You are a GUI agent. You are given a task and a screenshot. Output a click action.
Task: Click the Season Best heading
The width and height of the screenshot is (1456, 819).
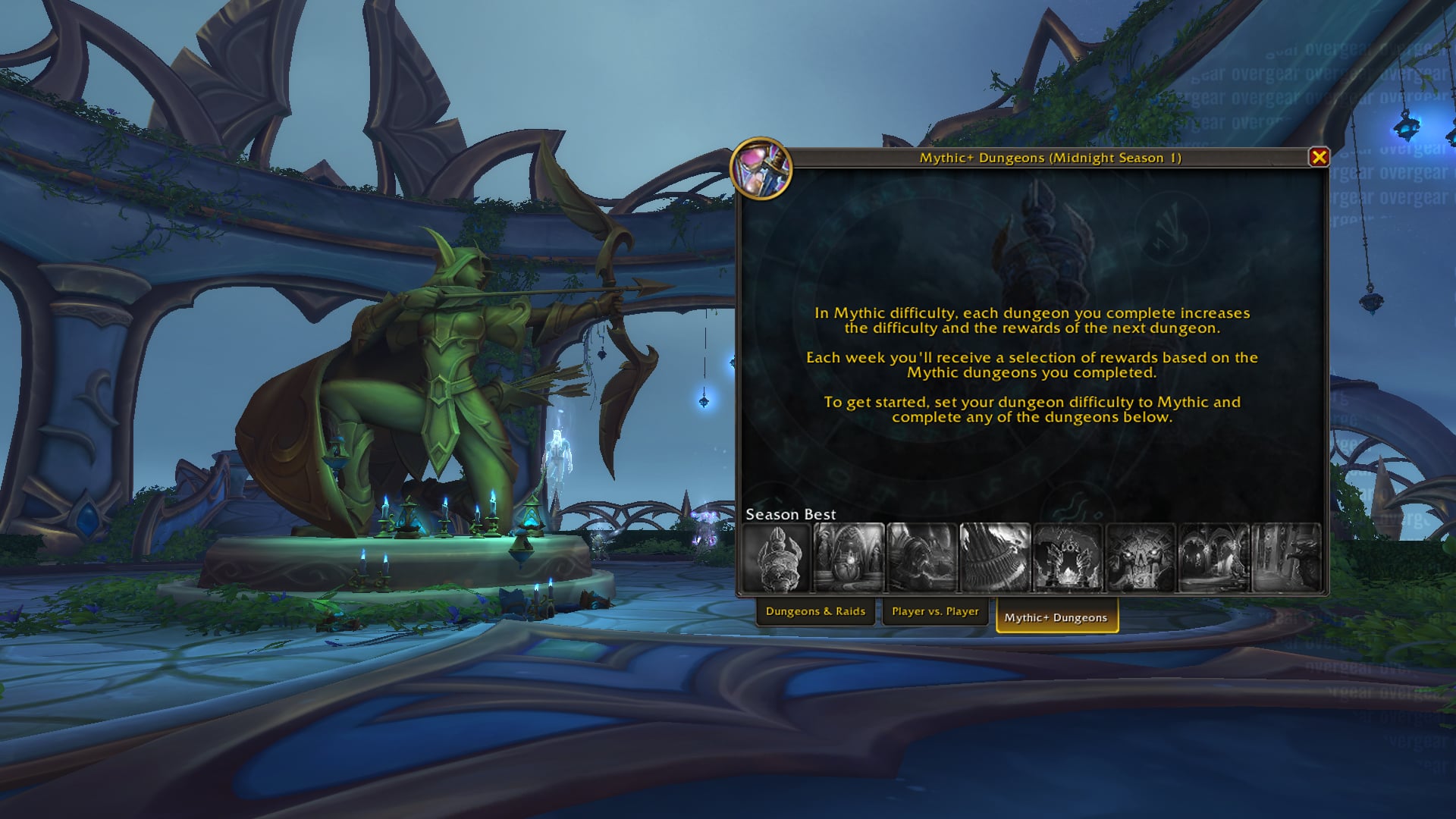point(790,514)
